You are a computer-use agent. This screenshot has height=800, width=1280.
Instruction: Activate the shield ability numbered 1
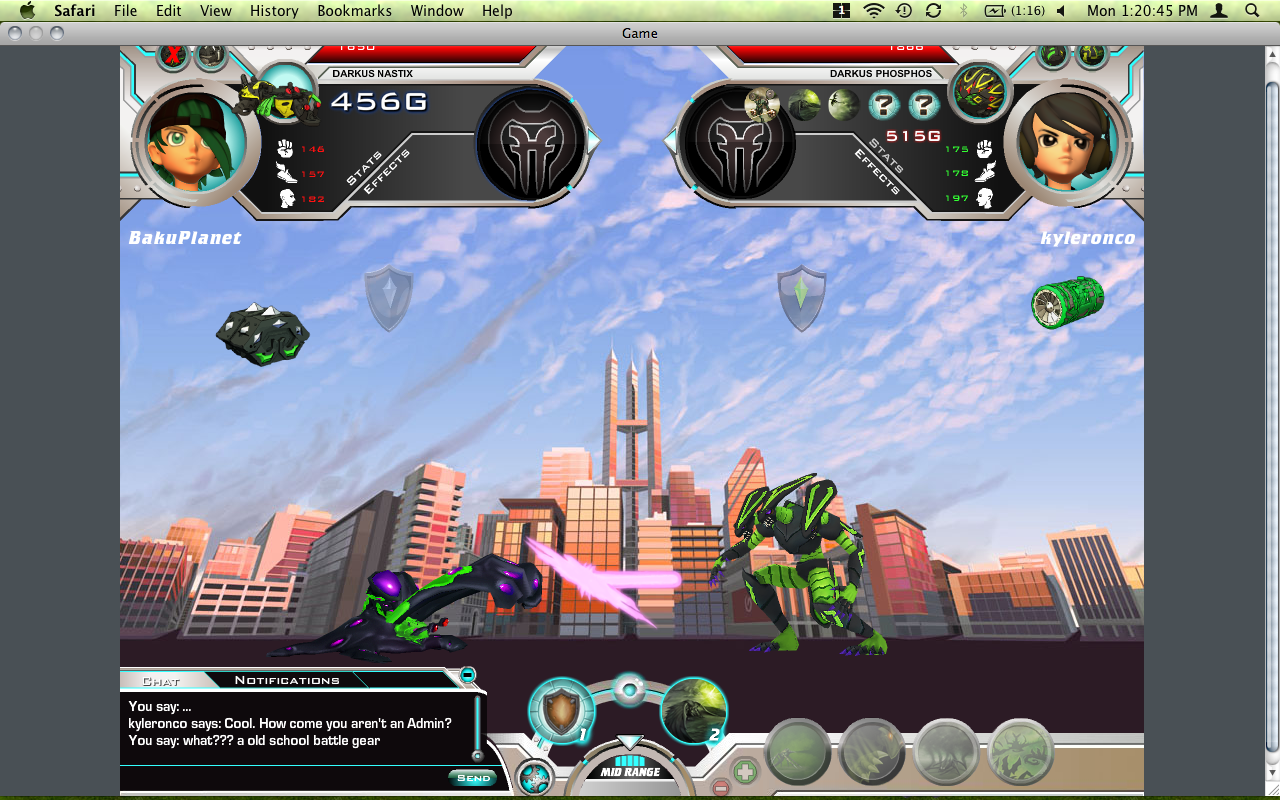(561, 712)
